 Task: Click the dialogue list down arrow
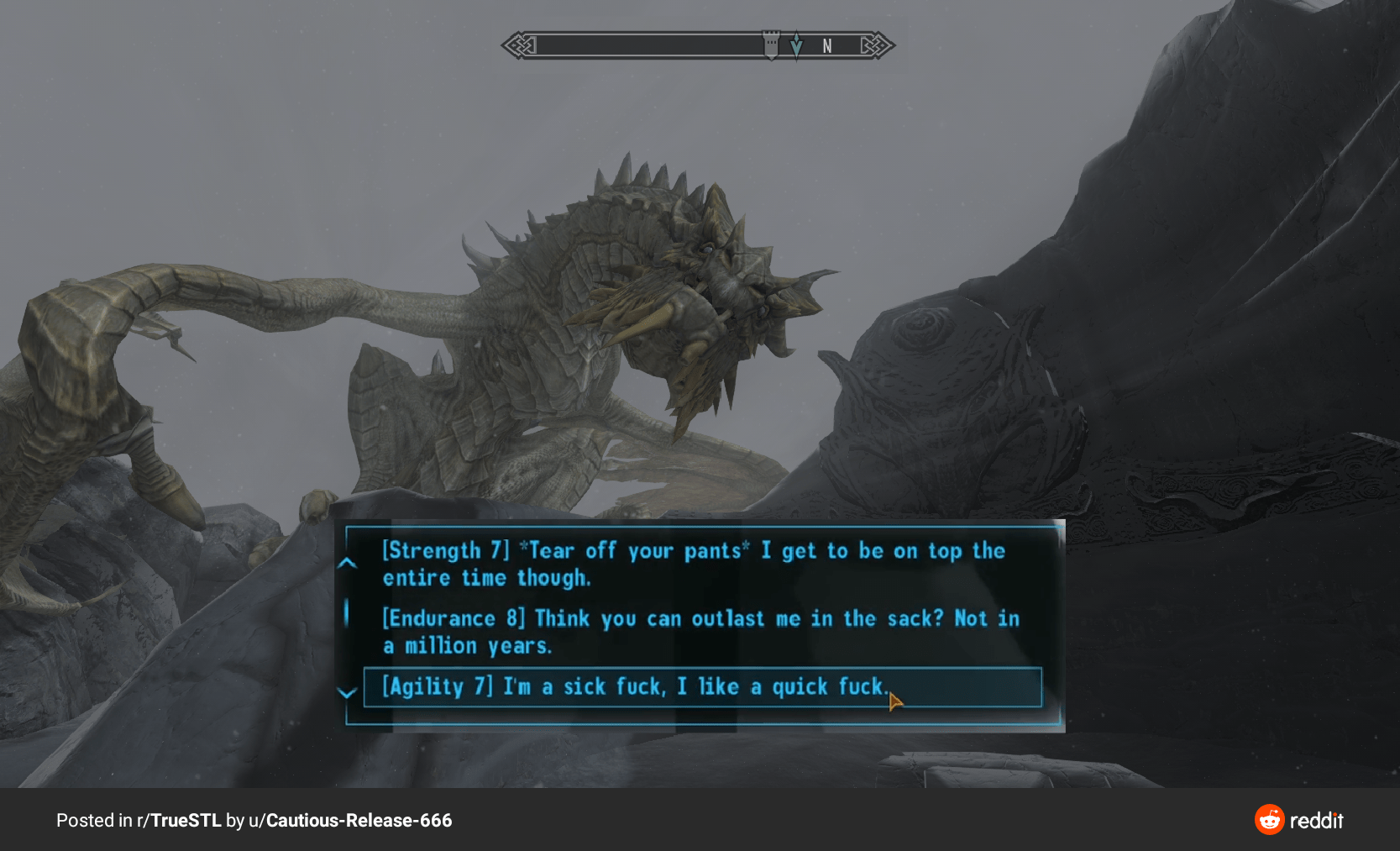pos(347,693)
